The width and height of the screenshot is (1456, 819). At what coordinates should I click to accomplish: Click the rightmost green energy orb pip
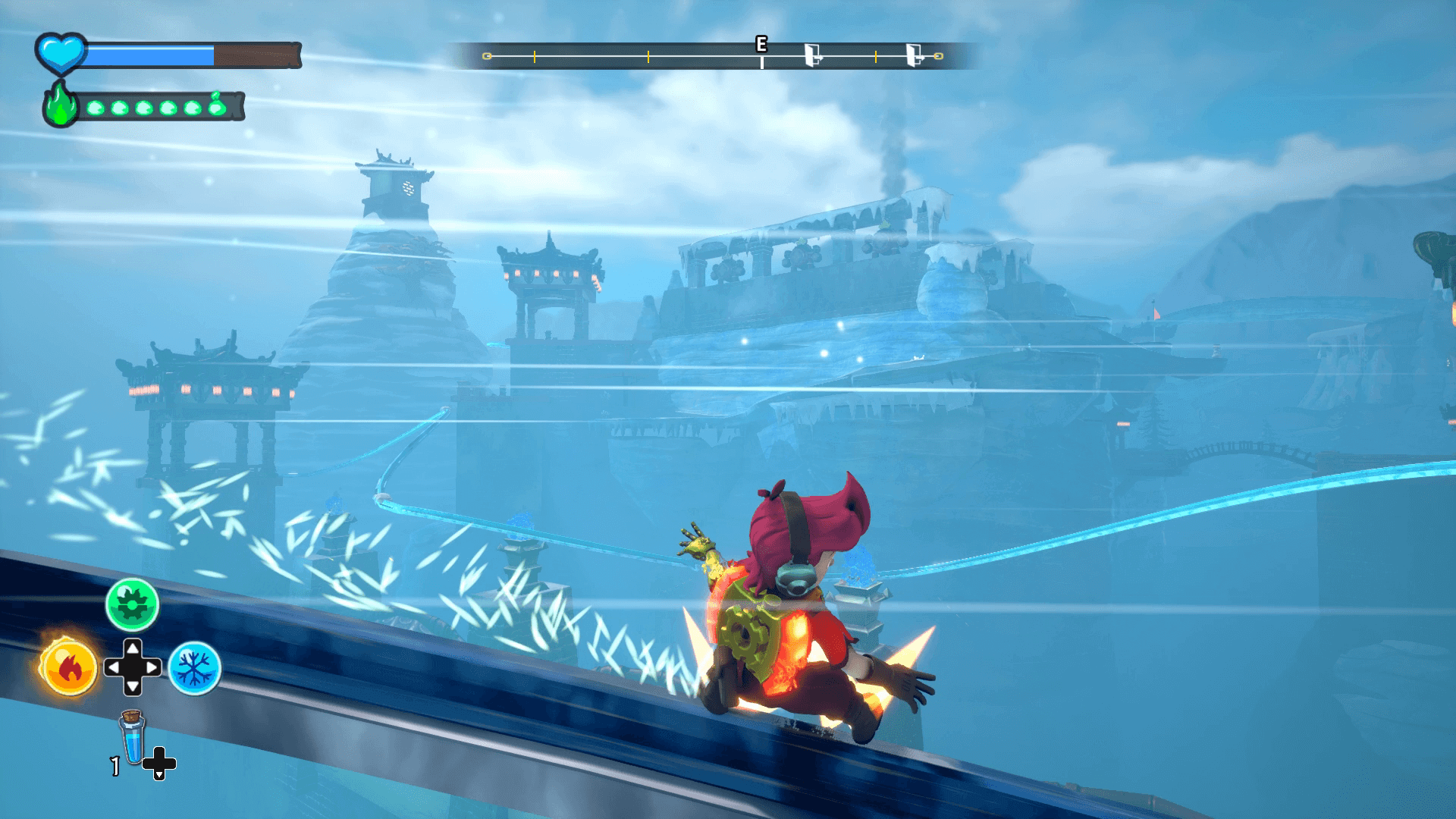coord(217,108)
